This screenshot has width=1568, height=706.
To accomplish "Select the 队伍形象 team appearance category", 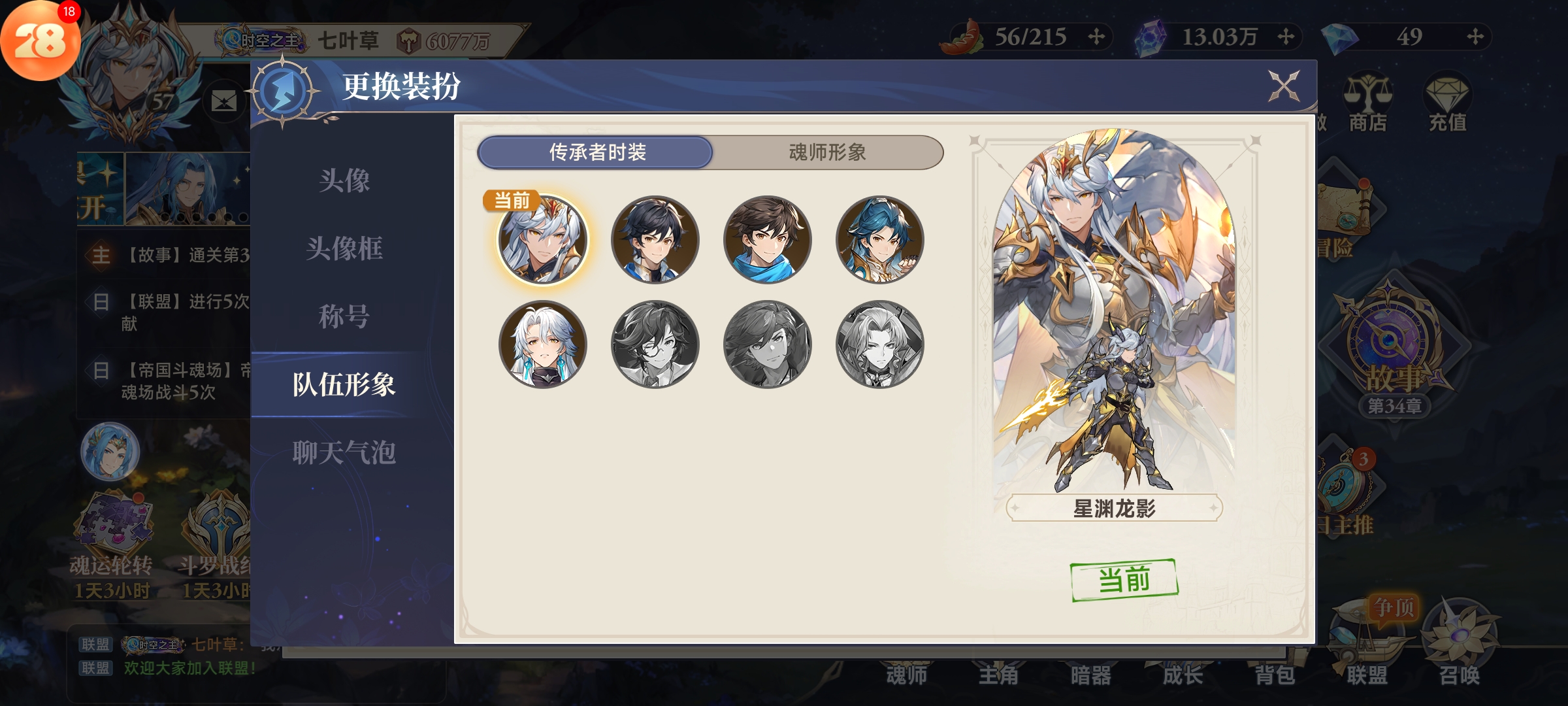I will click(344, 384).
